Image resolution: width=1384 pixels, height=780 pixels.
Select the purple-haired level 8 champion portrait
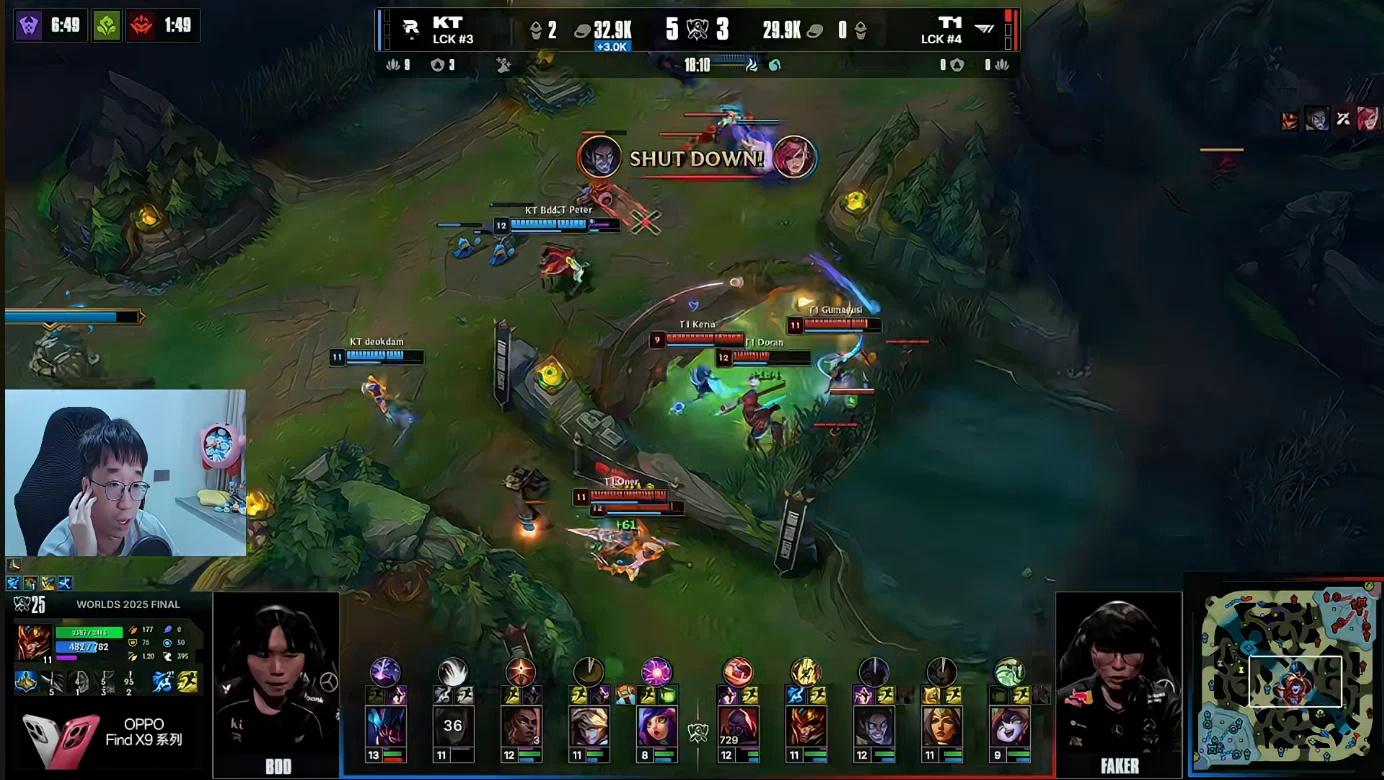click(656, 726)
